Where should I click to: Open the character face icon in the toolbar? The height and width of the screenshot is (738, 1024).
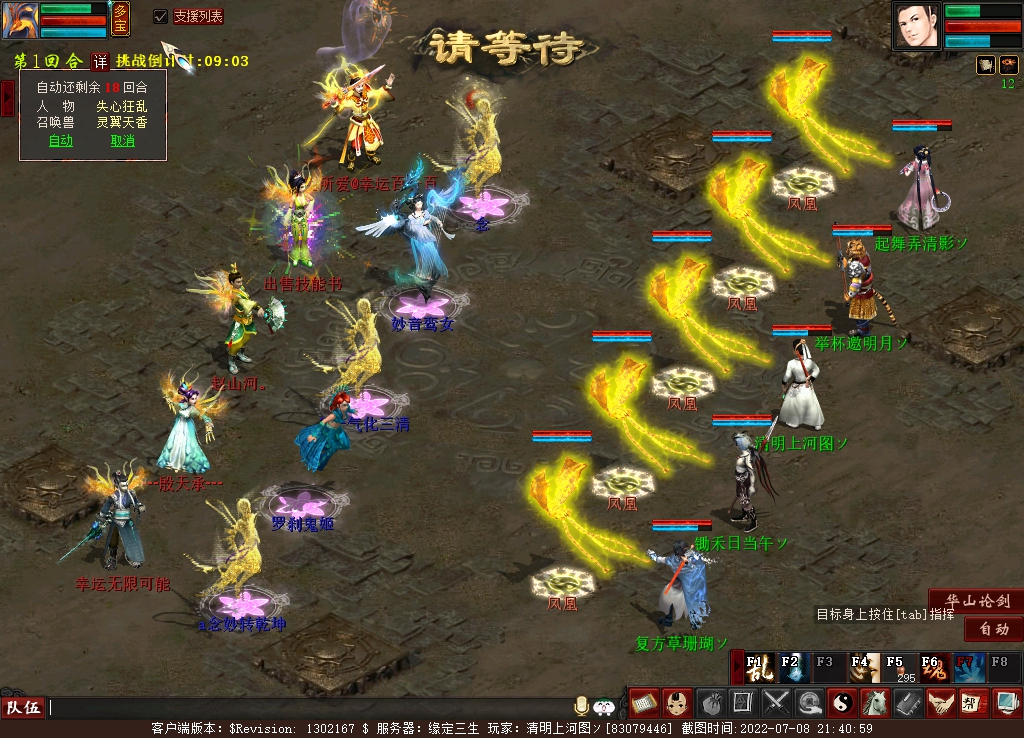[x=677, y=703]
